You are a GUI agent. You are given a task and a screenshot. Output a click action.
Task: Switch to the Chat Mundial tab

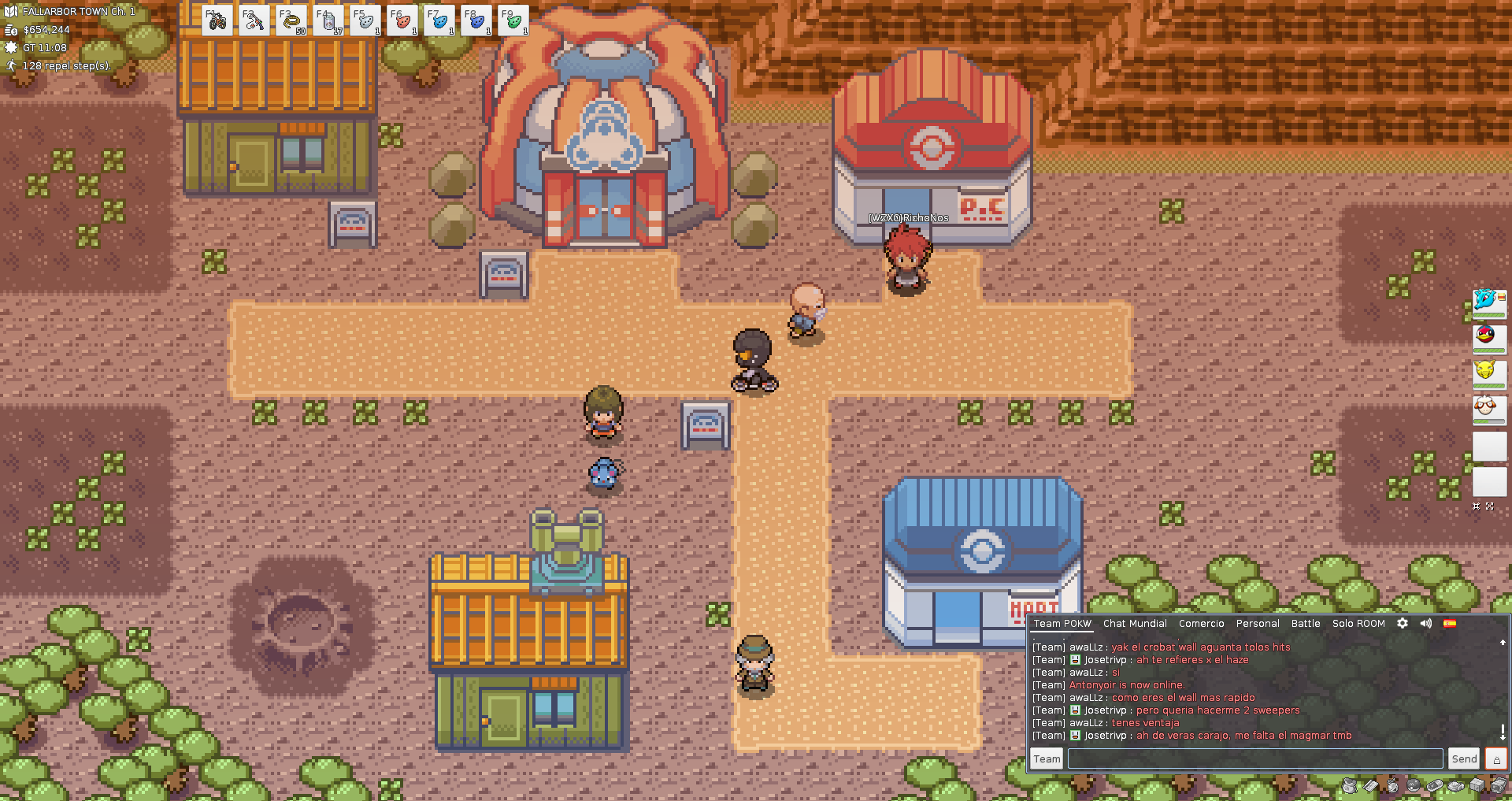tap(1135, 623)
